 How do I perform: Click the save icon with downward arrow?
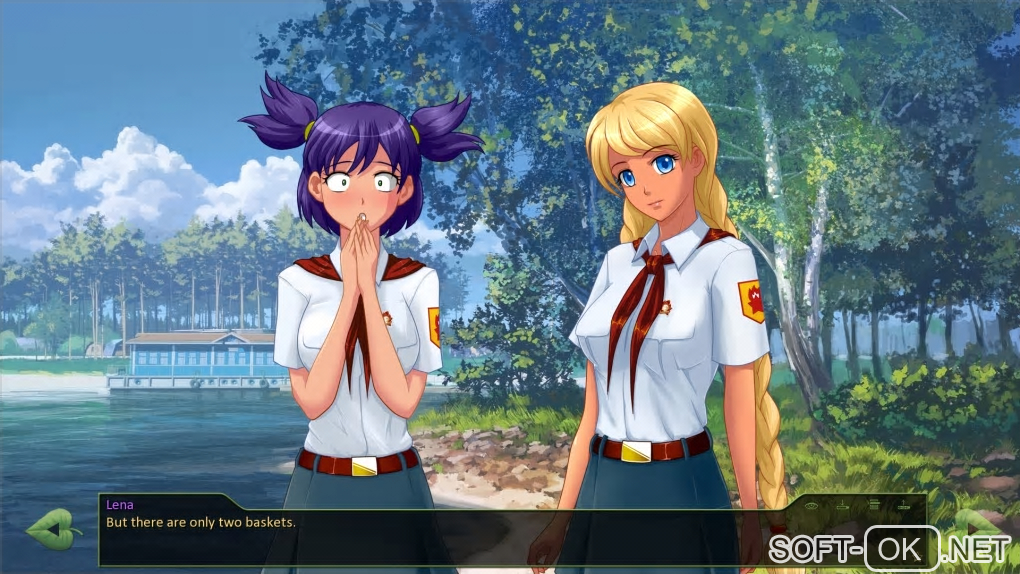[843, 505]
